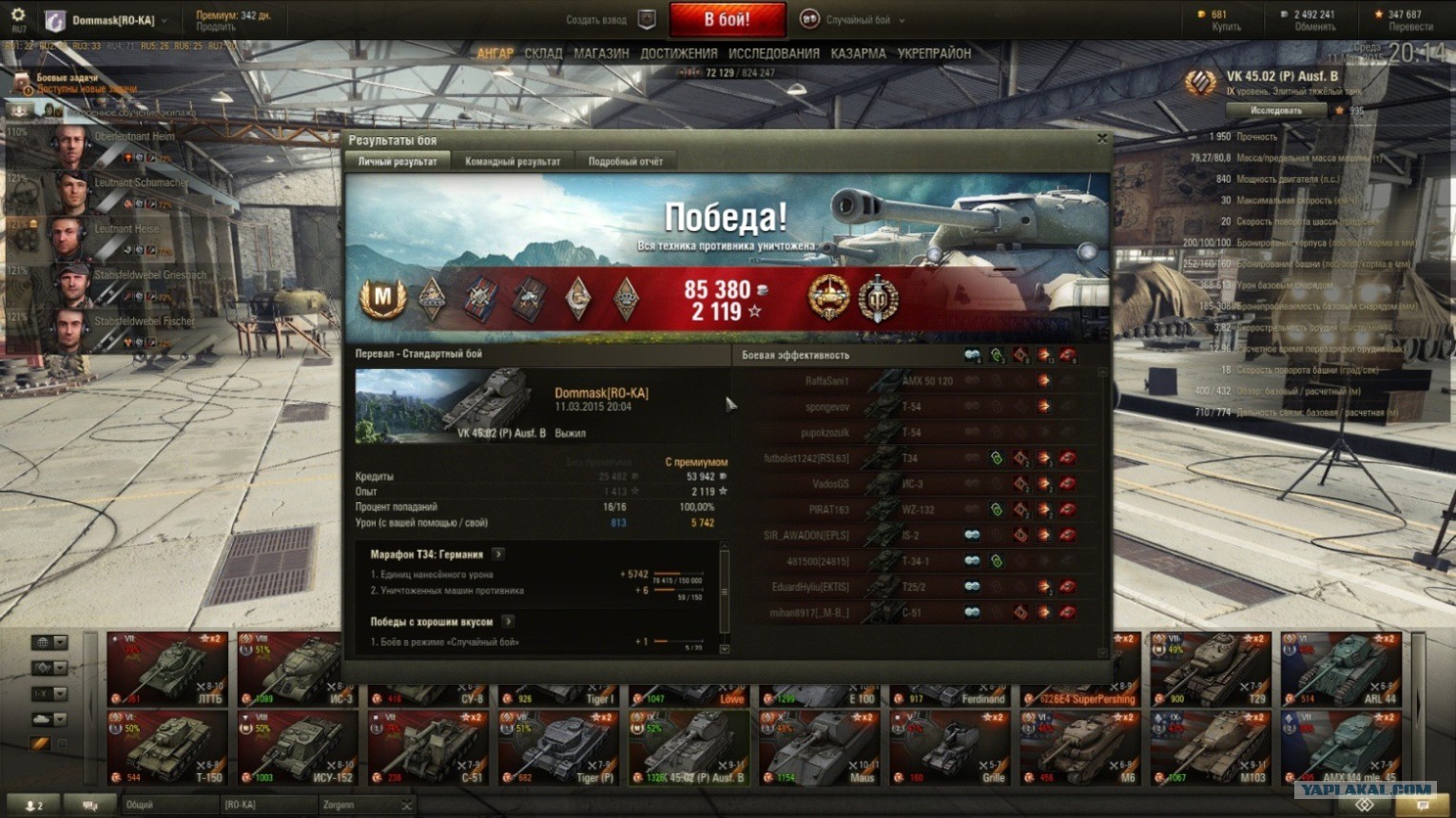Close the battle results window

point(1101,139)
